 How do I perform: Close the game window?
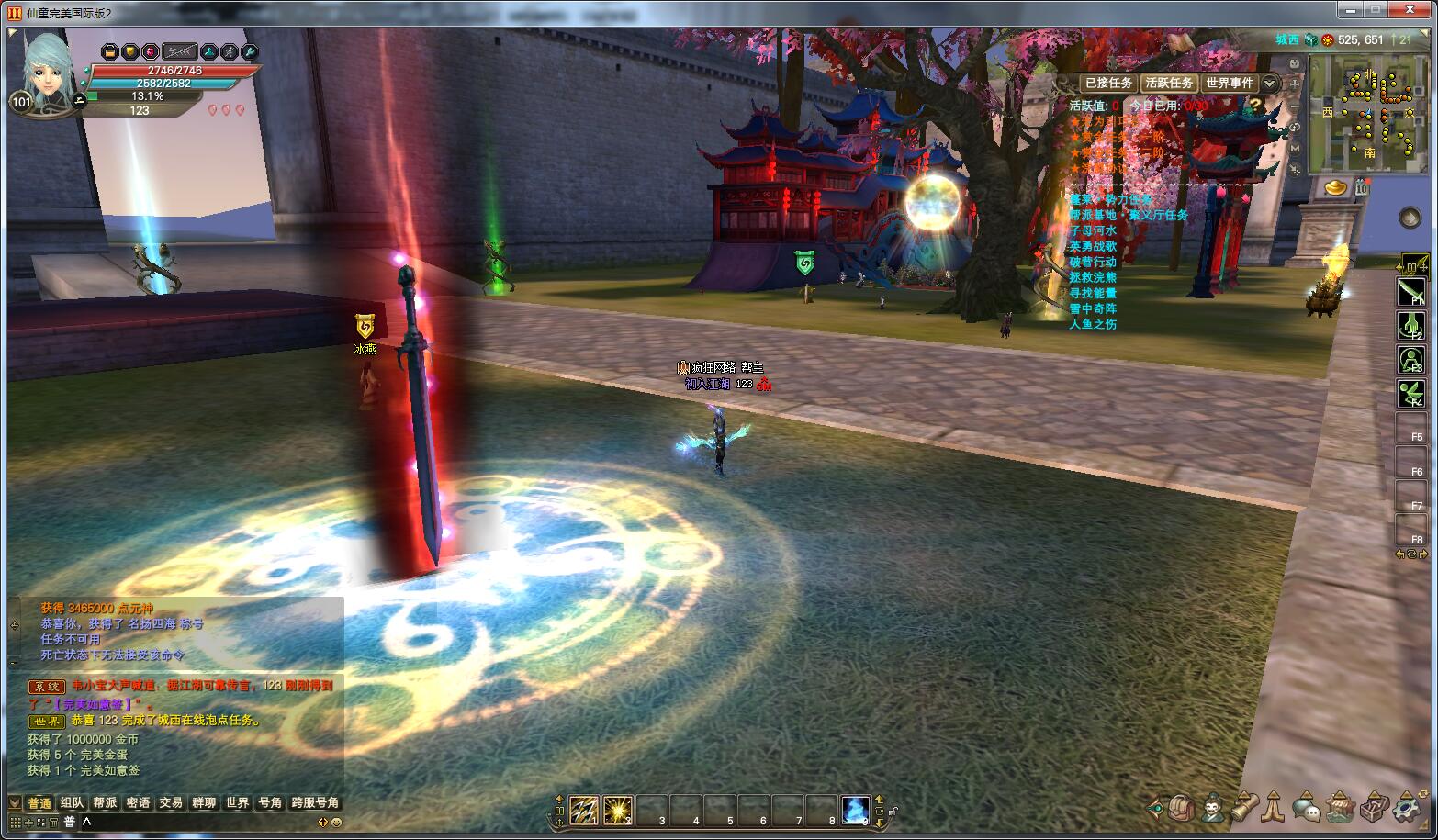(x=1412, y=9)
